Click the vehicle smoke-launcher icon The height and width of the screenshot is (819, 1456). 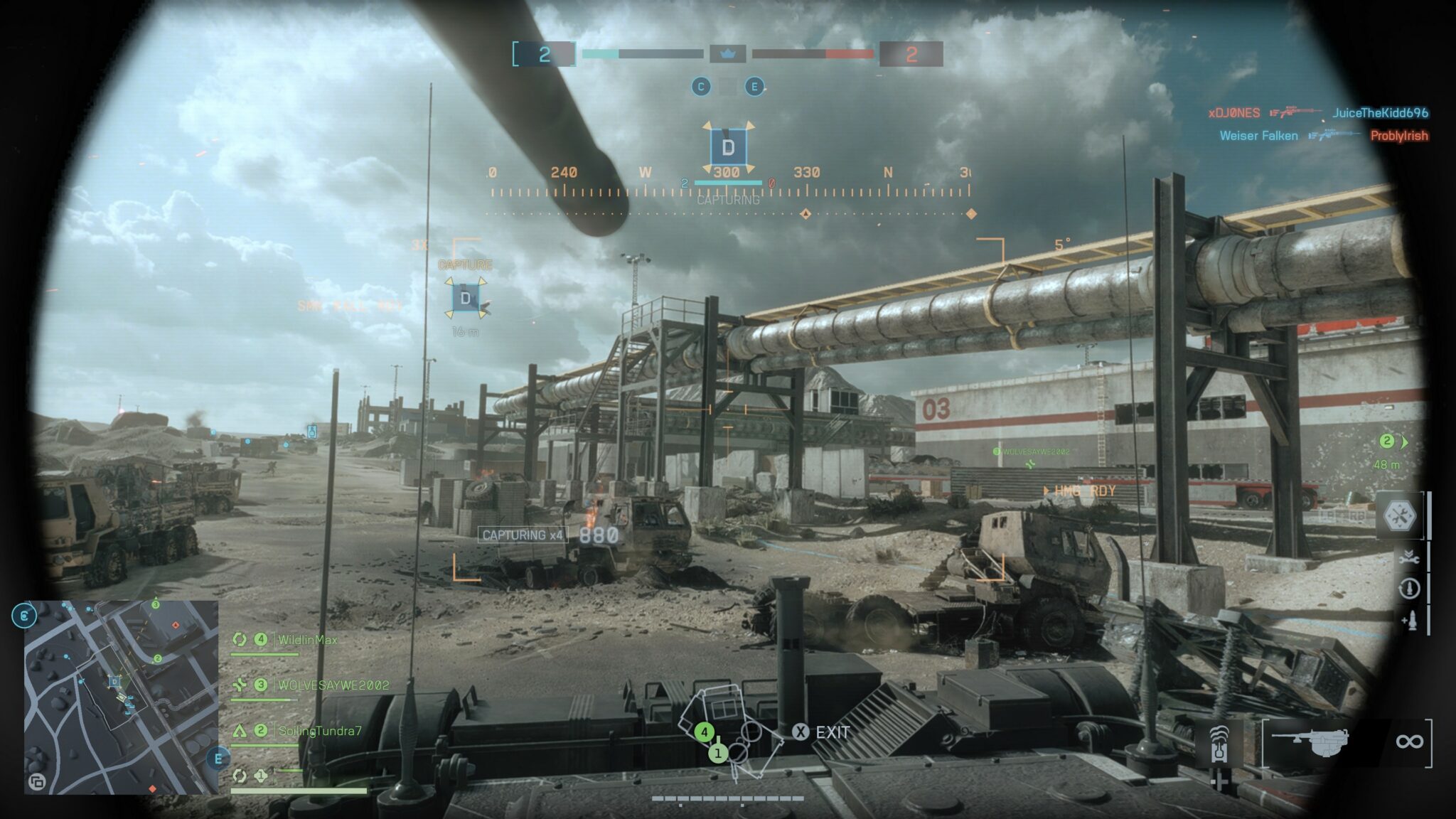point(1220,742)
